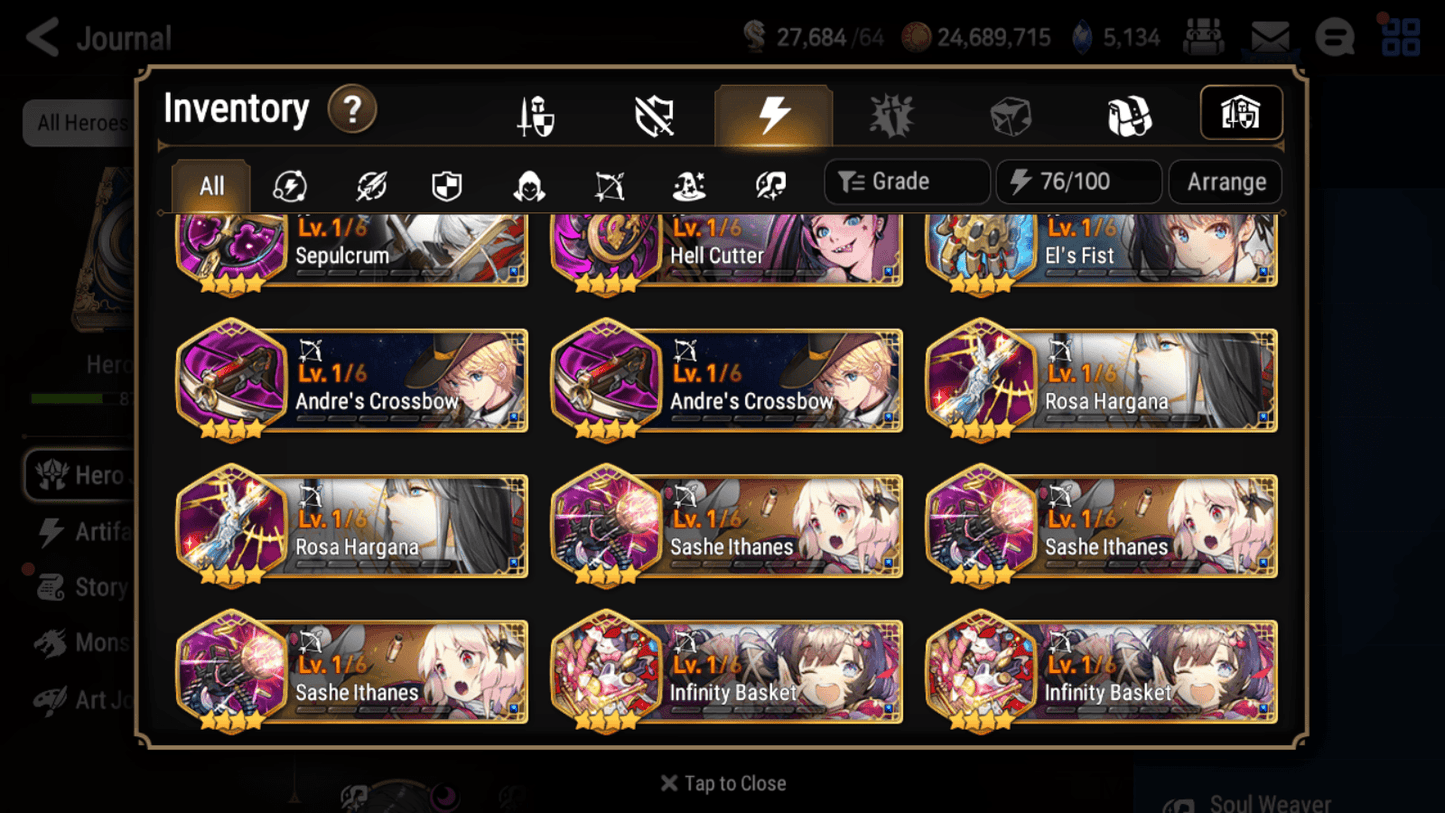Filter artifacts by Ranger bow icon
This screenshot has width=1445, height=813.
[609, 182]
